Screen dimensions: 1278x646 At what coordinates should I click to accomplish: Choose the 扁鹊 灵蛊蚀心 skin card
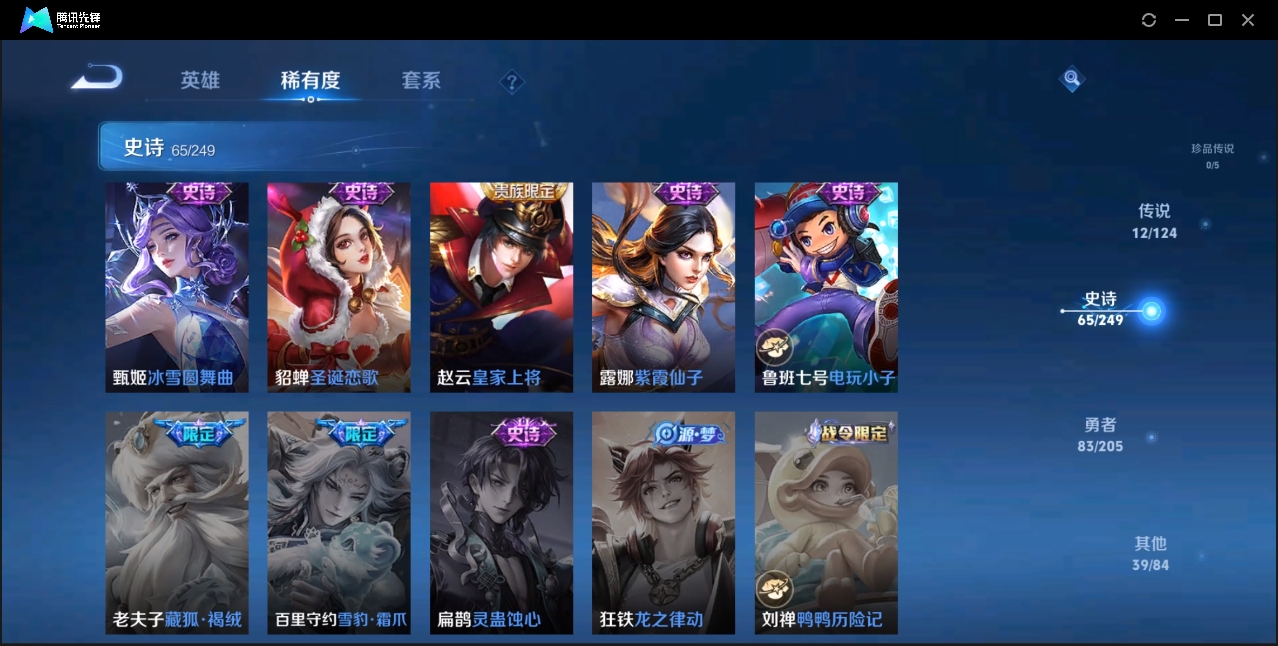[x=501, y=522]
